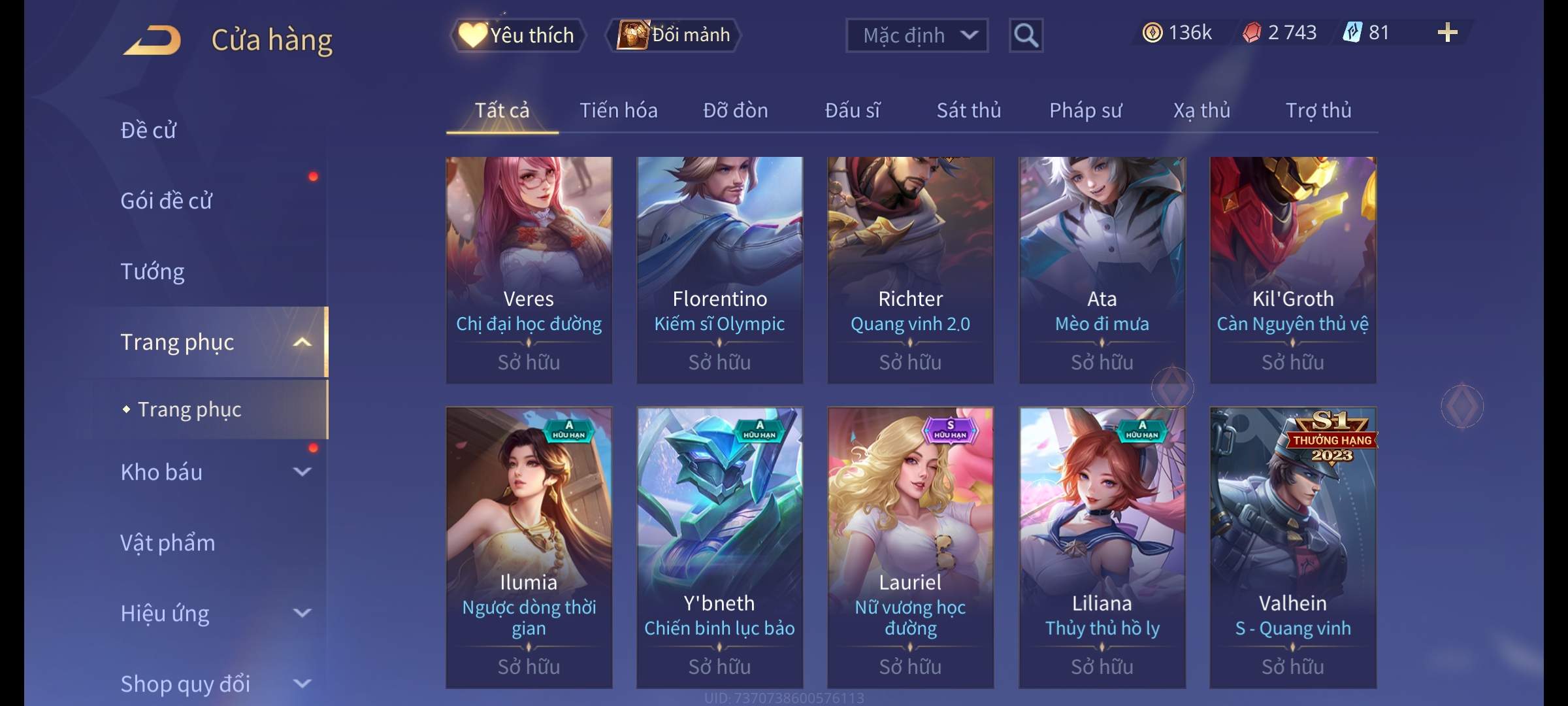Switch to the Đỡ đòn tab

coord(735,110)
